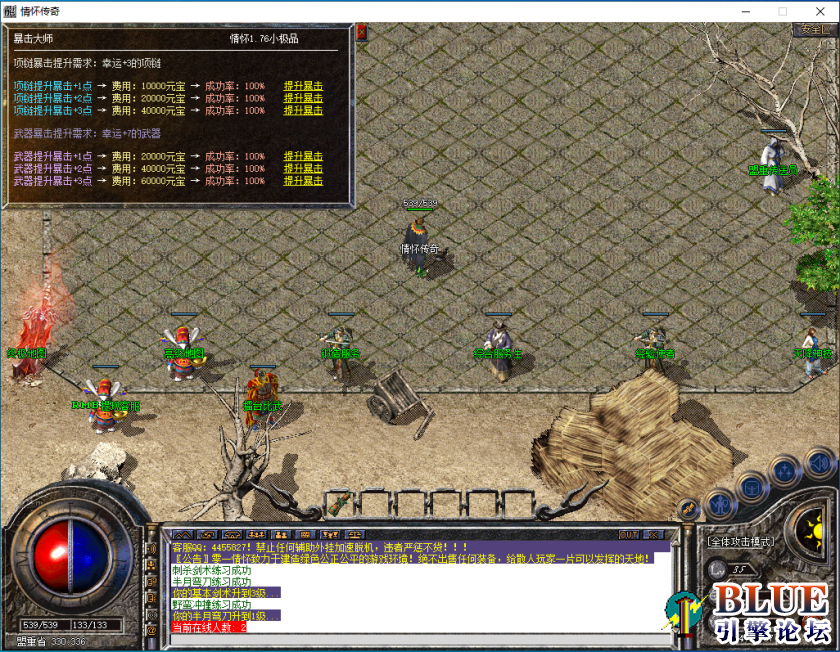
Task: Click the OUT button on the chat bar
Action: [628, 535]
